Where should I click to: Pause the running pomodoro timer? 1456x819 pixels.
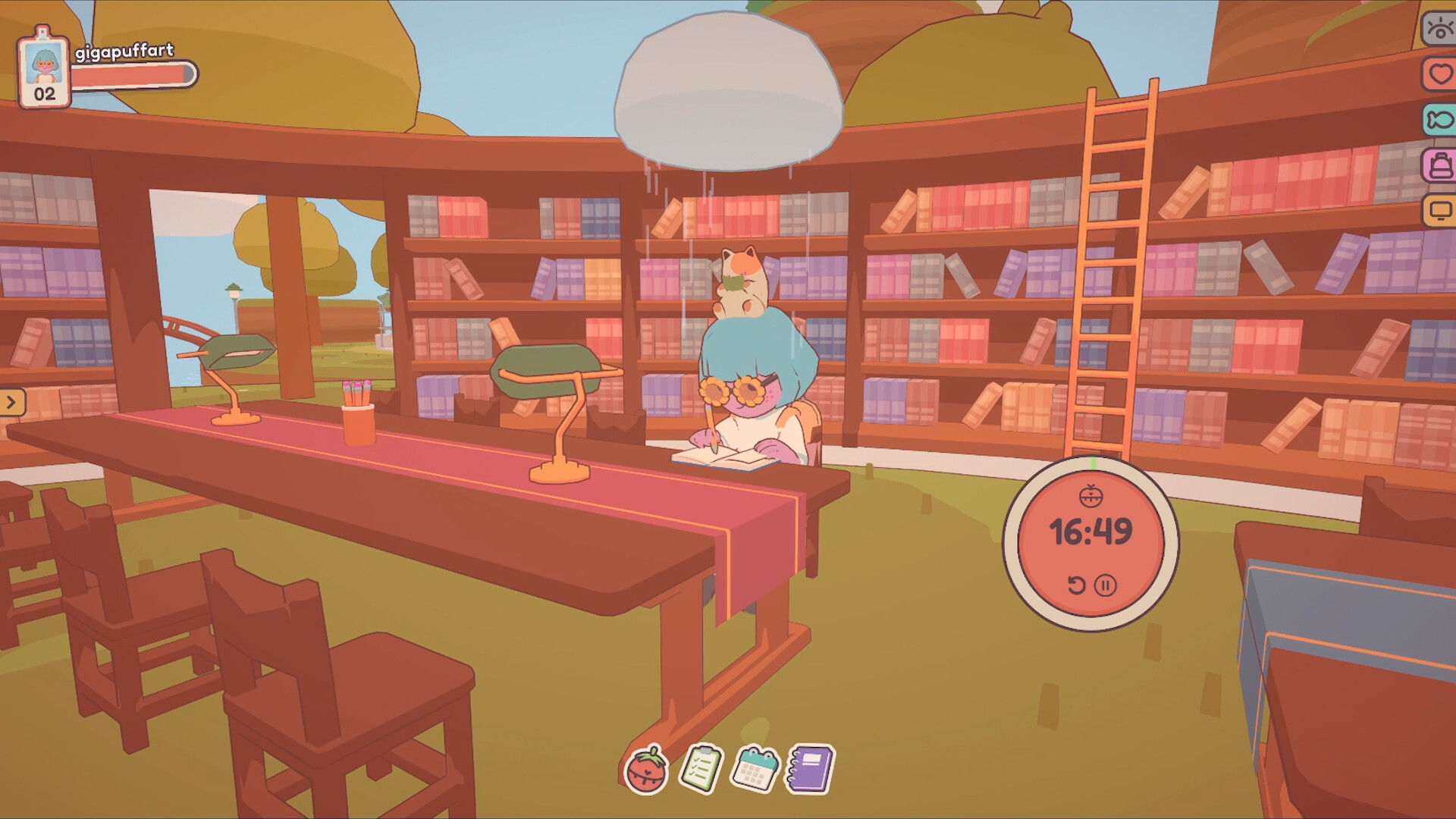tap(1106, 584)
